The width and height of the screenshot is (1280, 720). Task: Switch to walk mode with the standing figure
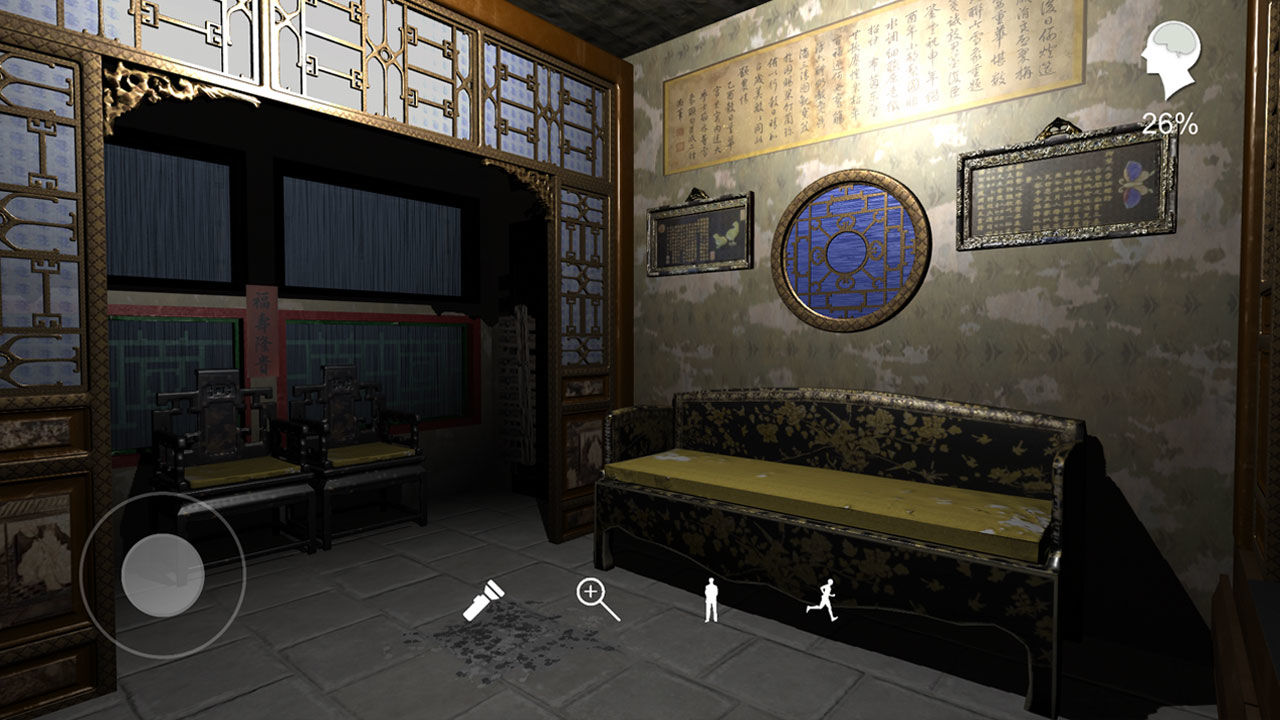pyautogui.click(x=712, y=600)
